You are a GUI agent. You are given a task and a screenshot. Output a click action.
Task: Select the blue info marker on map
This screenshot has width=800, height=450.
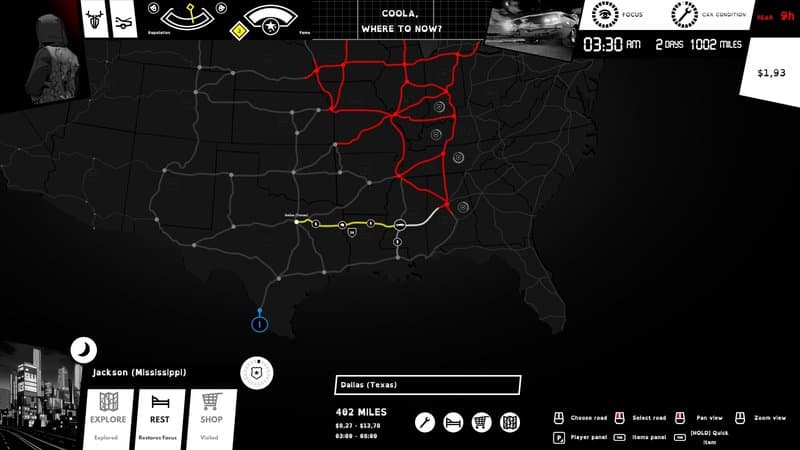coord(259,322)
